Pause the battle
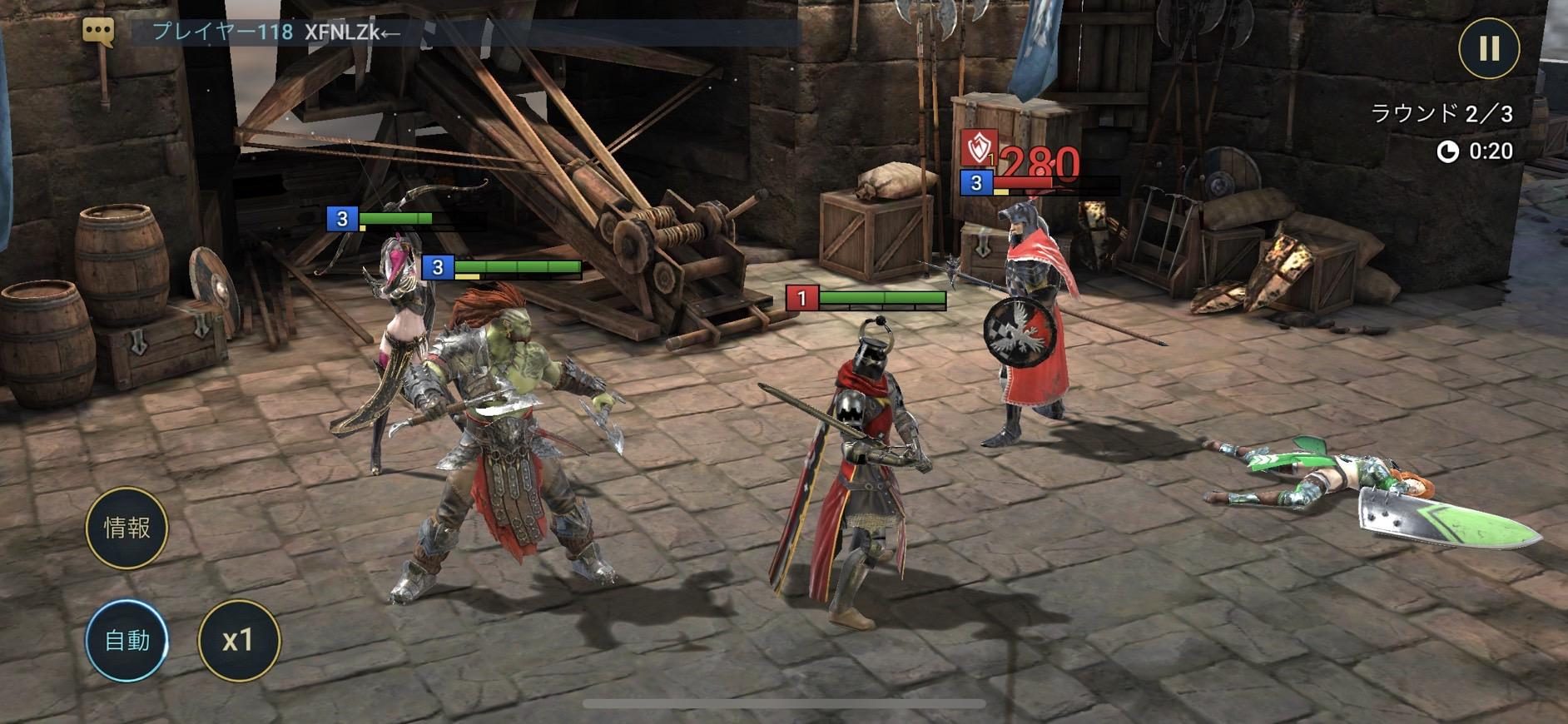The width and height of the screenshot is (1568, 724). [1489, 47]
